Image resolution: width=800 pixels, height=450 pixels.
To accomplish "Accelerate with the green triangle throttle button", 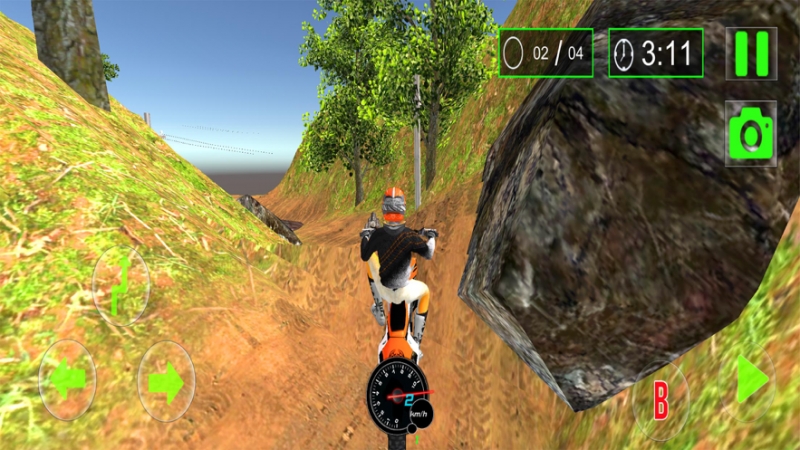I will click(752, 380).
